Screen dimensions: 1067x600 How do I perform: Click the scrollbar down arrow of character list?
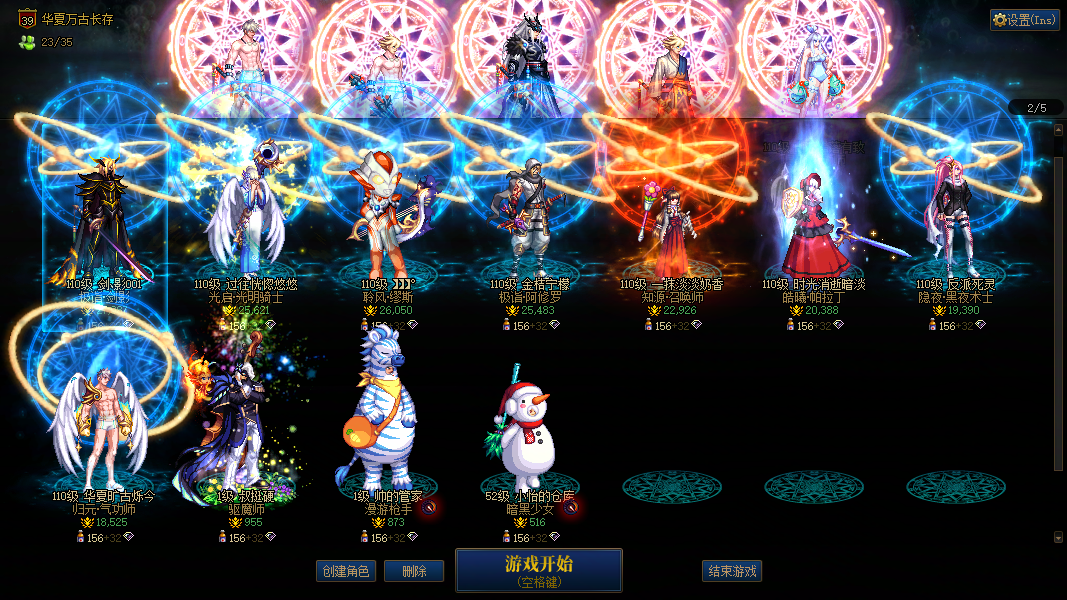pos(1059,537)
